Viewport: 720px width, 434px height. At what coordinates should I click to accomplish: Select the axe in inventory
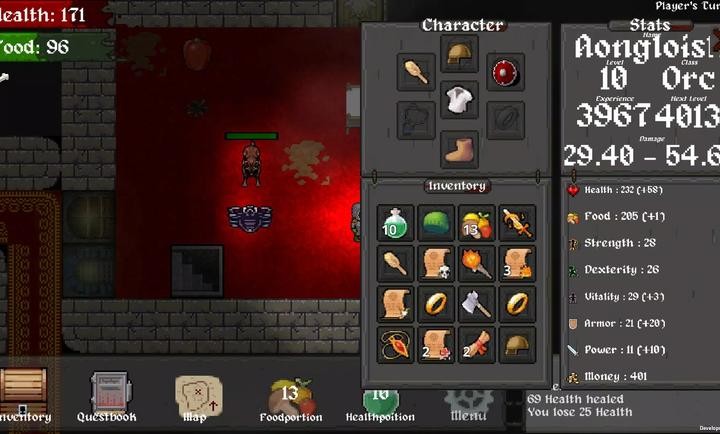pos(477,304)
